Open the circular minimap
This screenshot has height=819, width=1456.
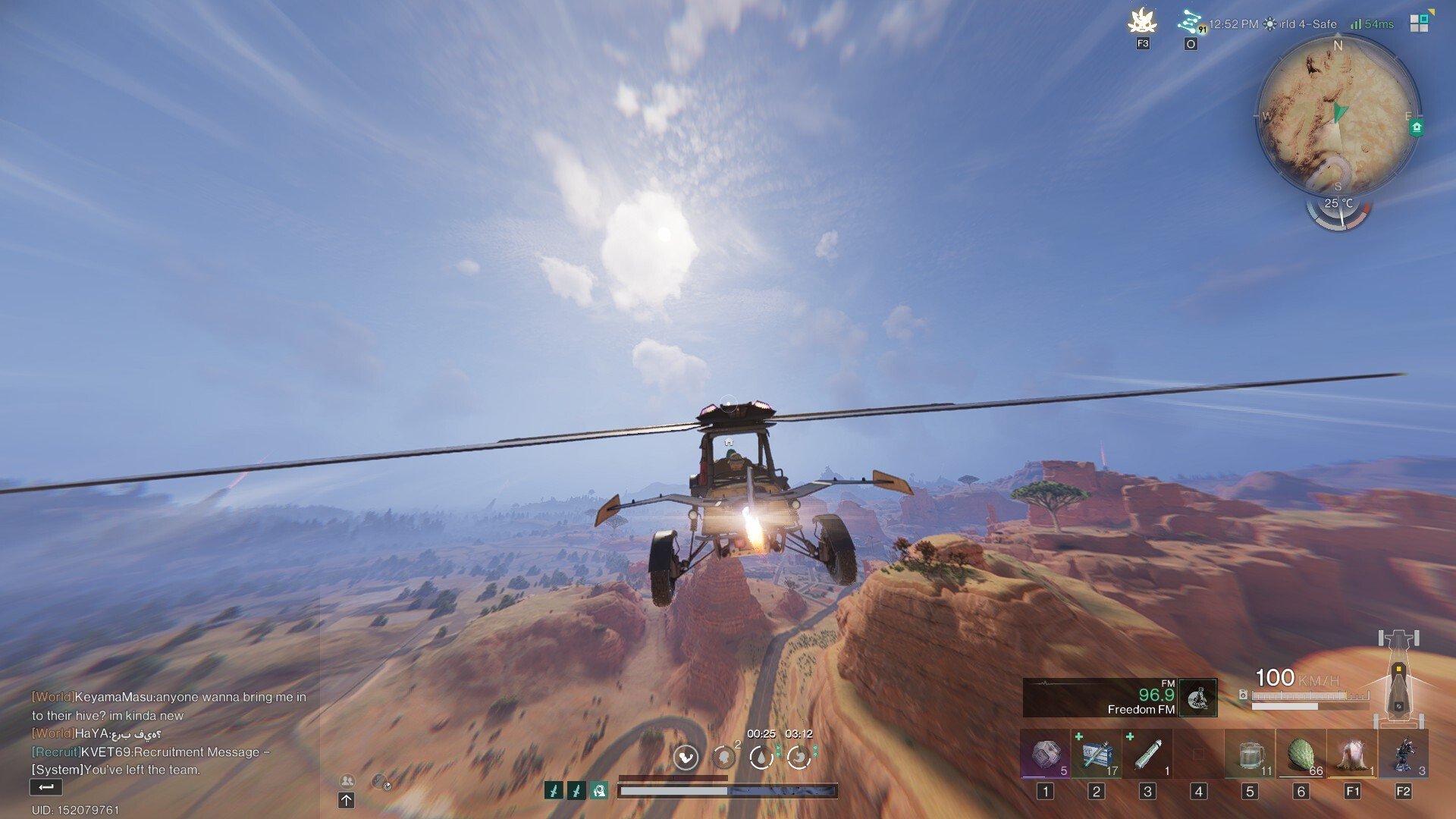(1338, 115)
